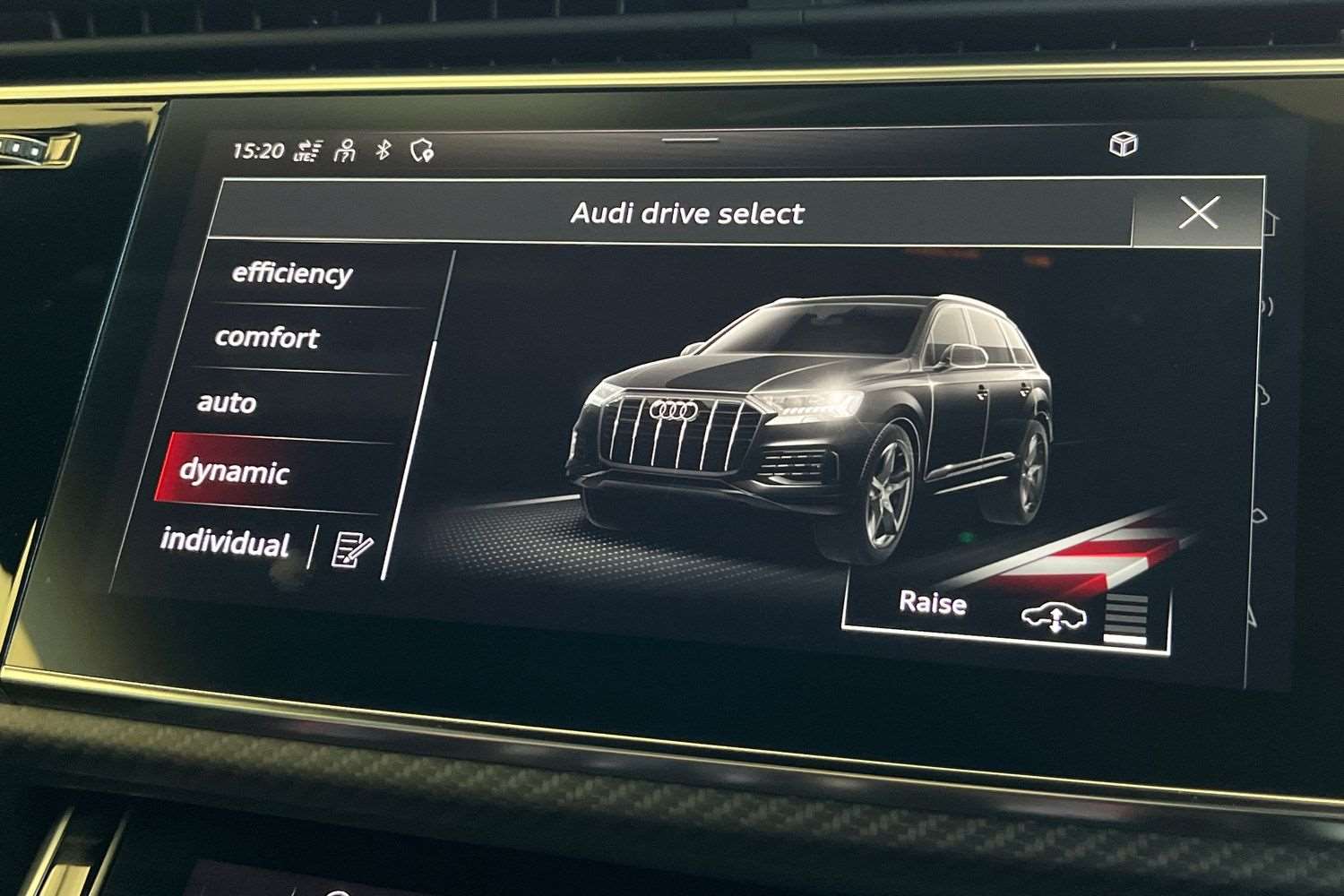Select the efficiency drive mode
The image size is (1344, 896).
pyautogui.click(x=292, y=274)
